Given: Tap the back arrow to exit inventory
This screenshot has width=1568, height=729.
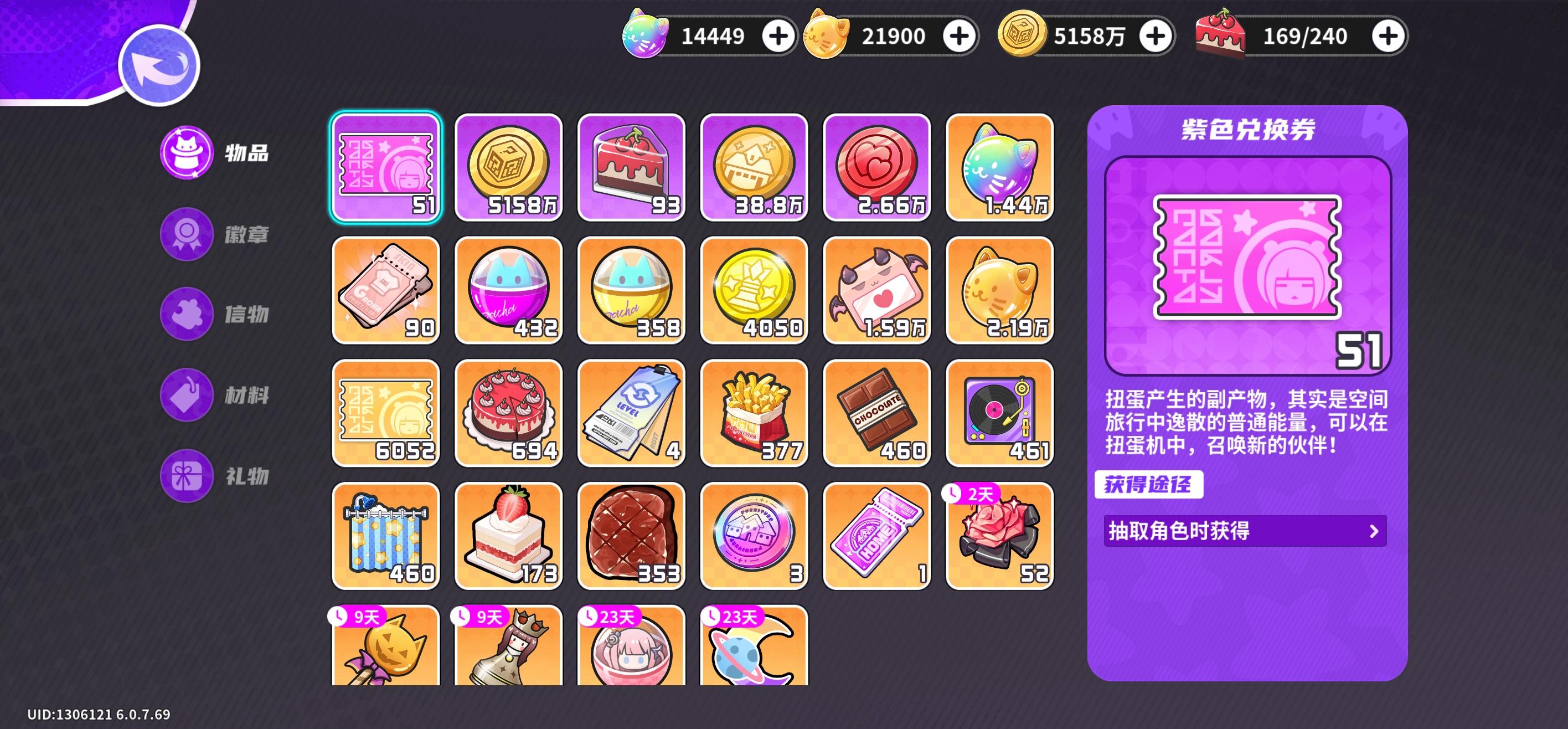Looking at the screenshot, I should click(x=159, y=65).
